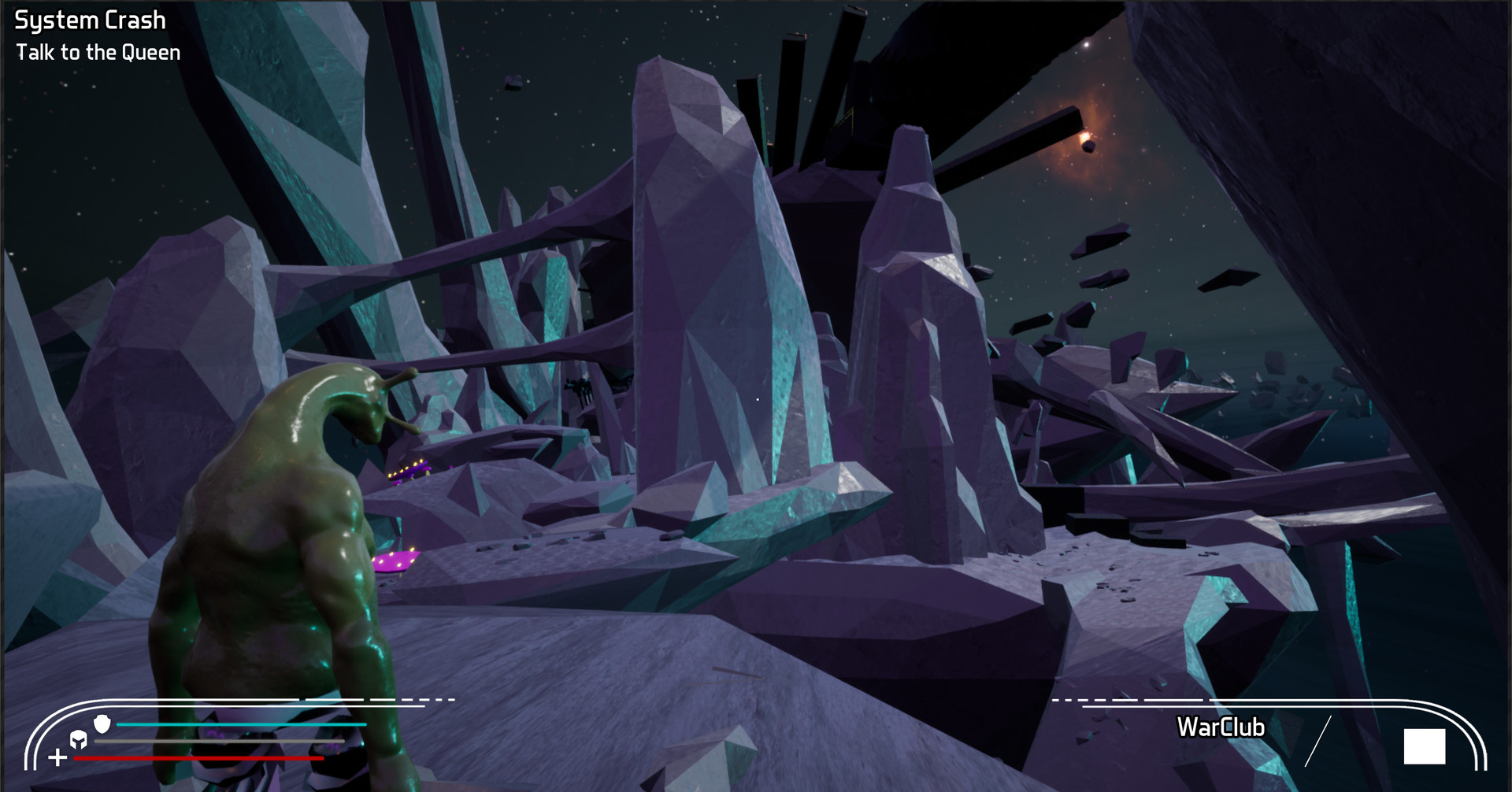Select the armor cube icon in the HUD
The image size is (1512, 792).
(78, 740)
